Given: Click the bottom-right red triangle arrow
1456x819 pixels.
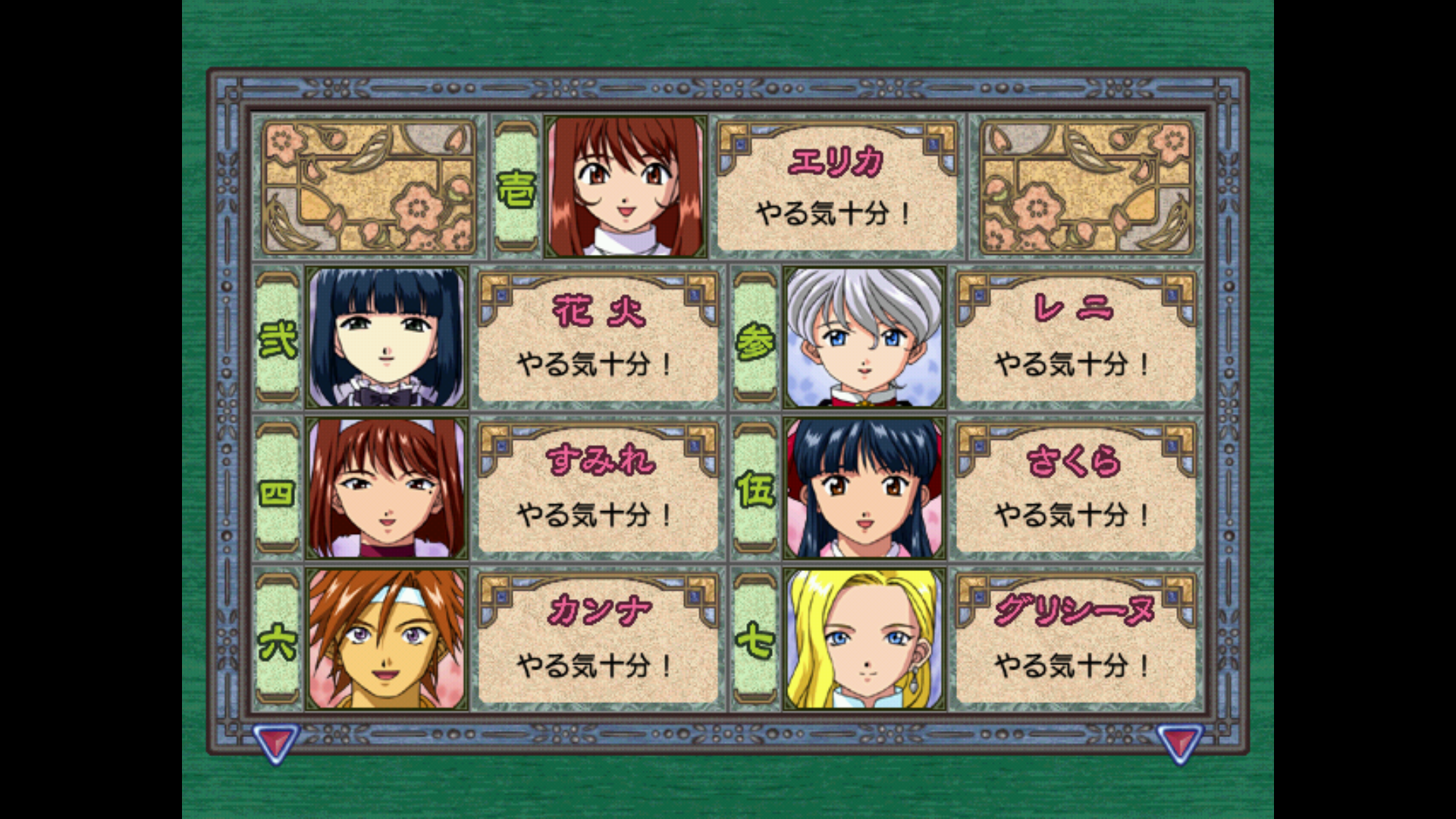Looking at the screenshot, I should pos(1178,741).
